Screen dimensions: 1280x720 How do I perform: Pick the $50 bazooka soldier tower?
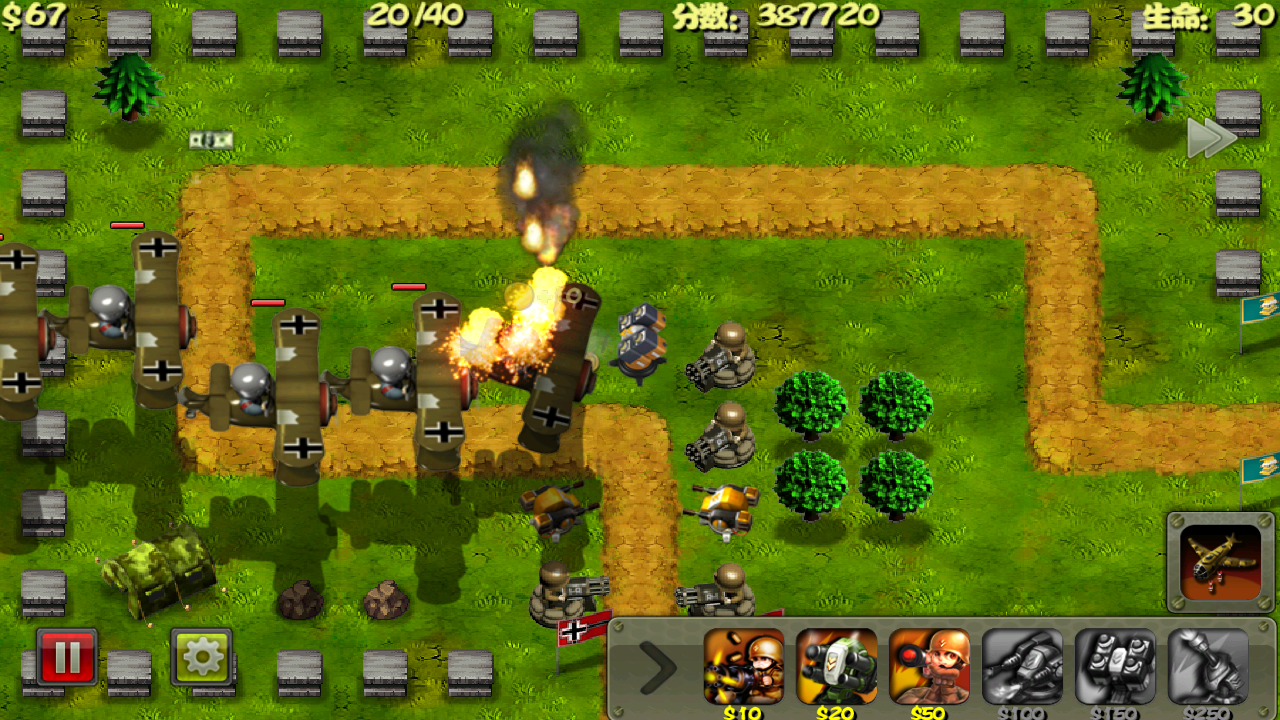929,667
